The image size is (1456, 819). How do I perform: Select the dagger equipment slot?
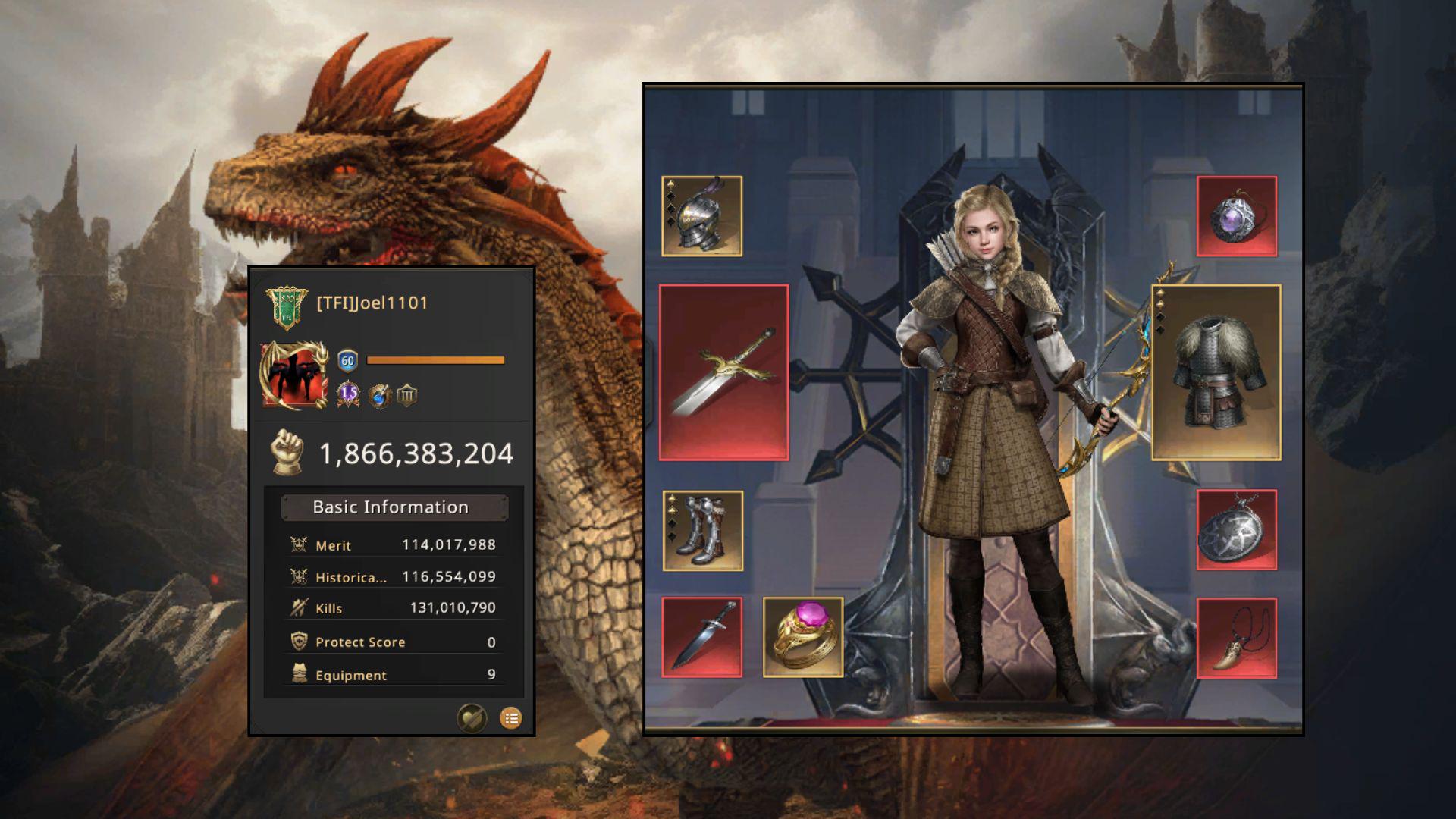click(x=701, y=637)
